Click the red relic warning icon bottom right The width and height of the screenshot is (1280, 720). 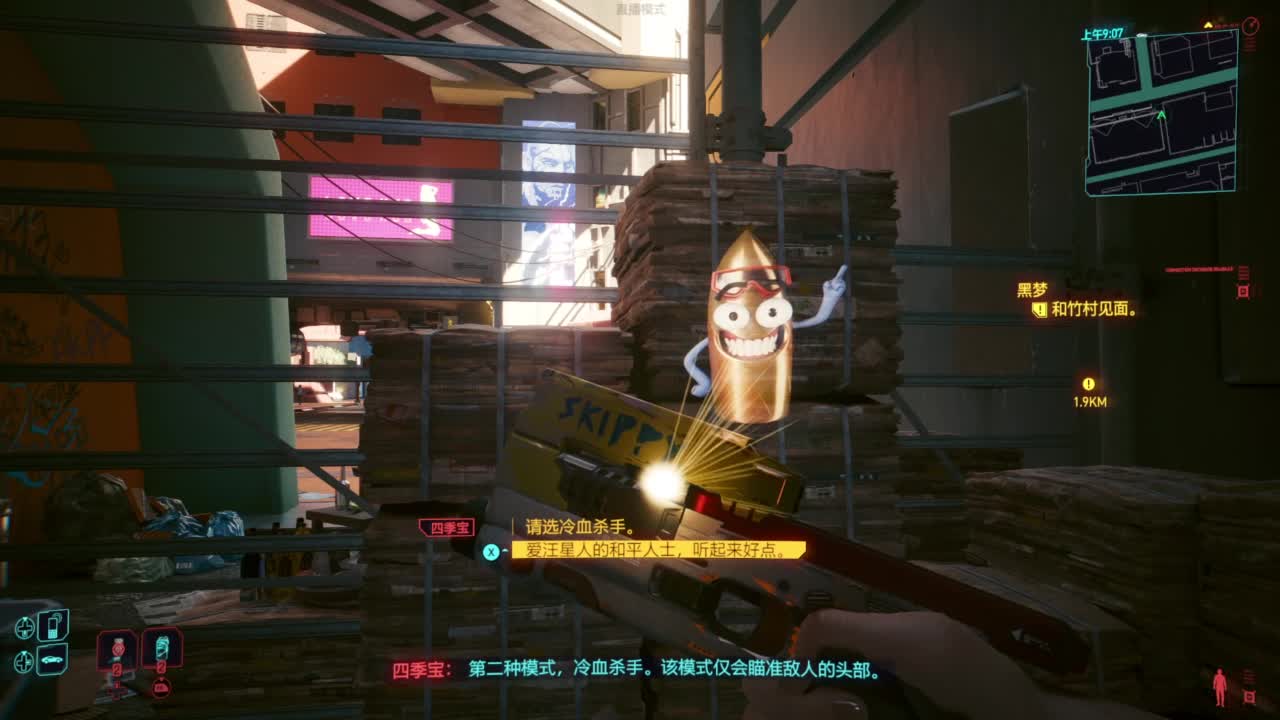[1250, 696]
